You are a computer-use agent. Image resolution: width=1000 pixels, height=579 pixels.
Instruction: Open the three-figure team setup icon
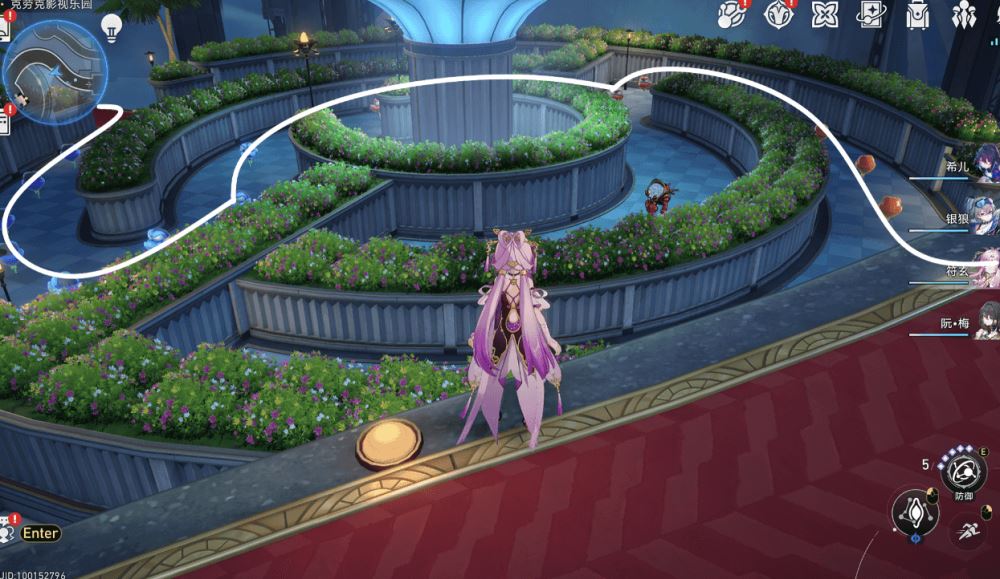(x=964, y=14)
